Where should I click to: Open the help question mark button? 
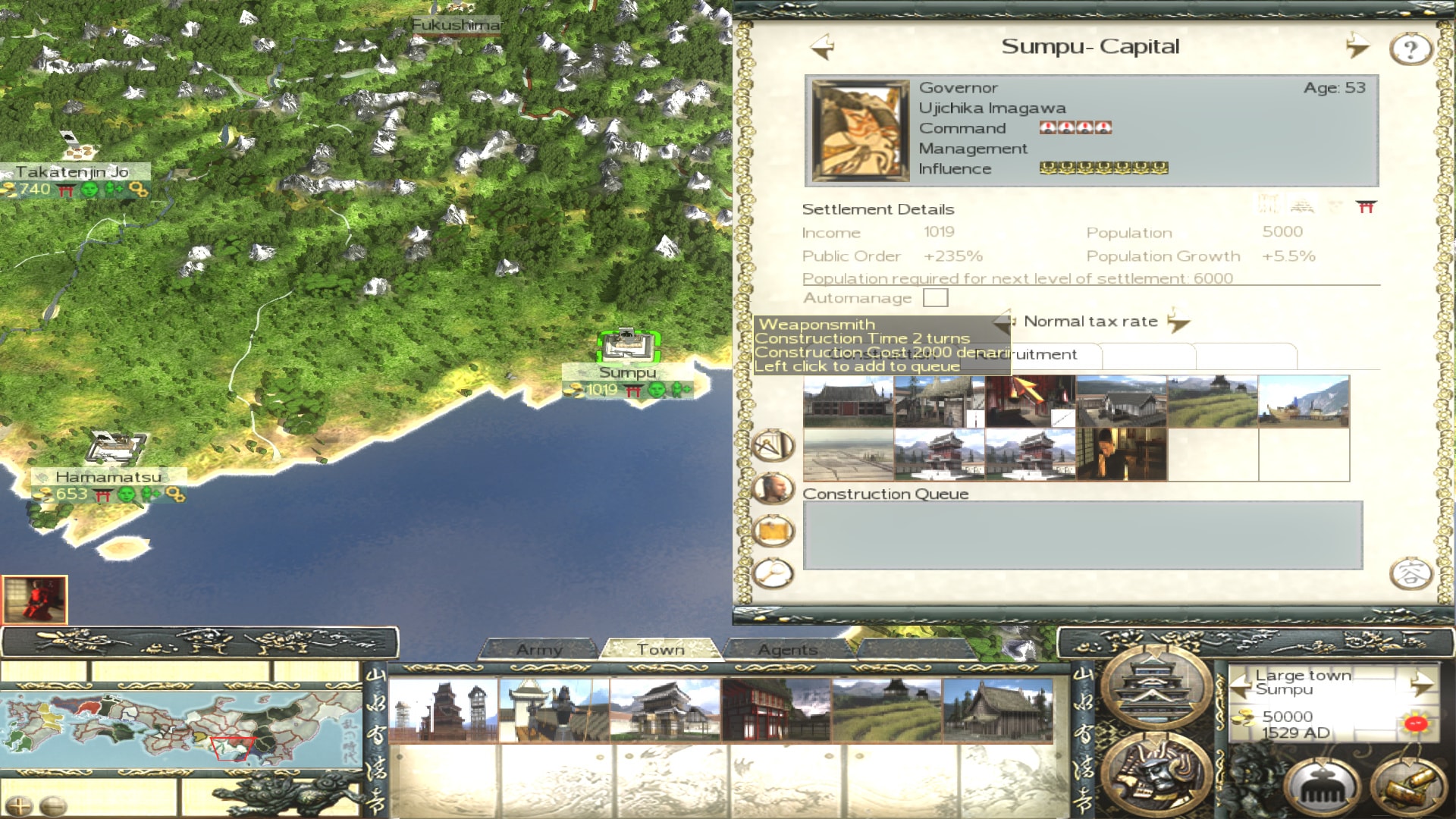coord(1410,49)
